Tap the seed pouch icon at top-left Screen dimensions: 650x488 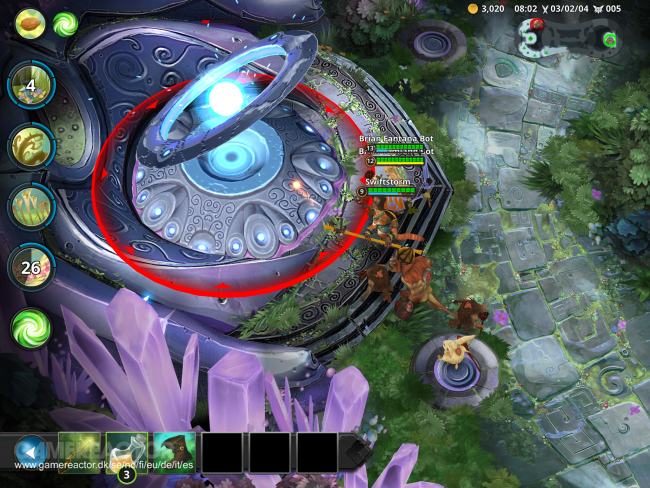coord(30,22)
